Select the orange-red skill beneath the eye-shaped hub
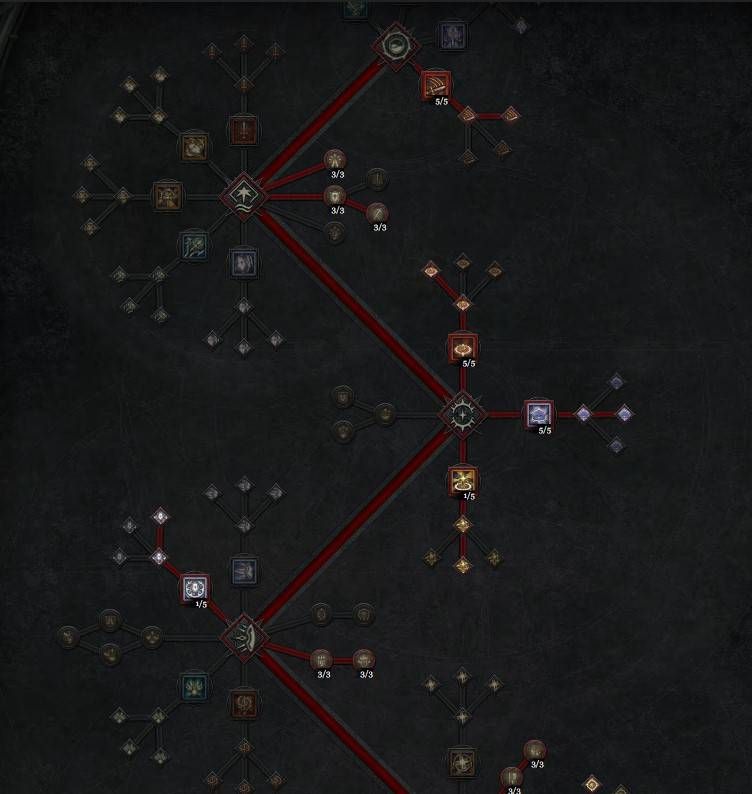This screenshot has width=752, height=794. (243, 703)
